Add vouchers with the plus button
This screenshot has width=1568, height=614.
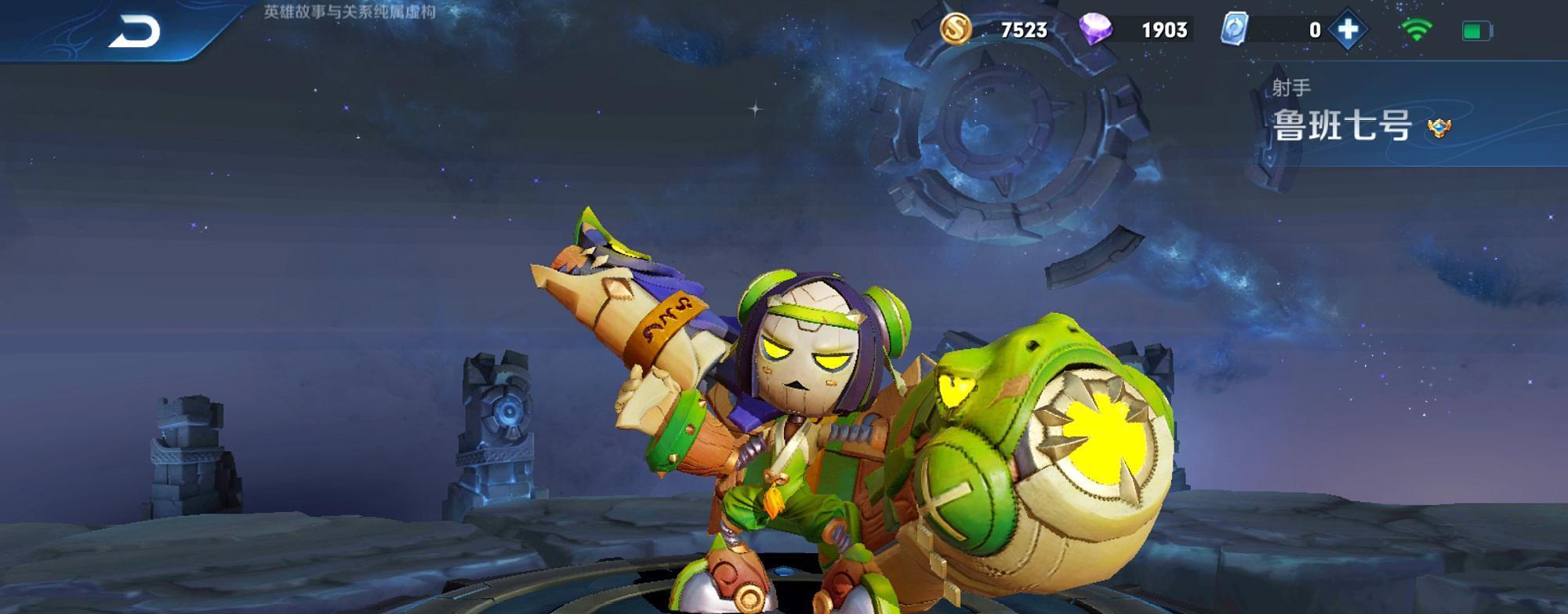tap(1348, 30)
